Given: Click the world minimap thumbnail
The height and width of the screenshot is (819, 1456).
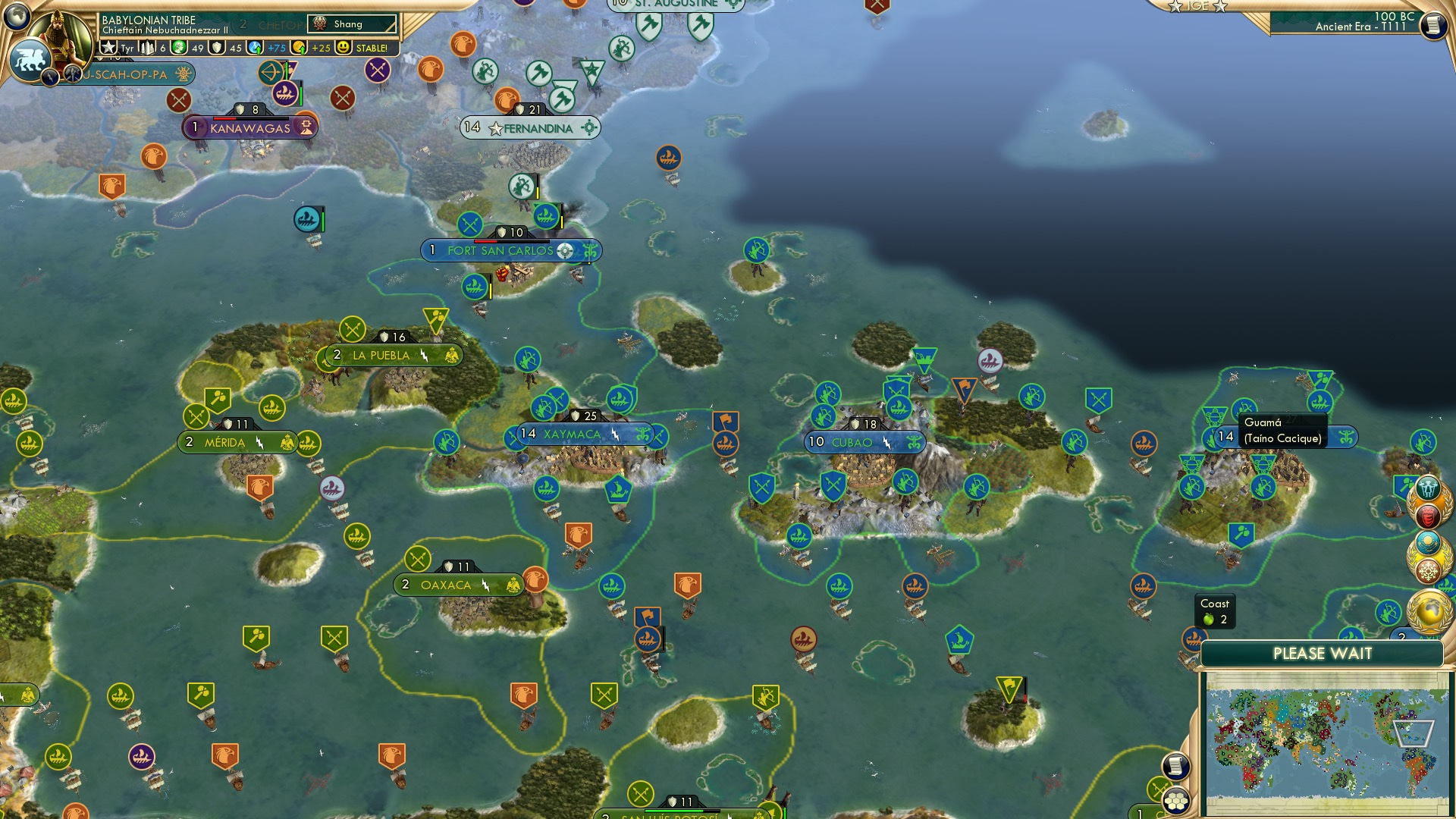Looking at the screenshot, I should point(1328,742).
